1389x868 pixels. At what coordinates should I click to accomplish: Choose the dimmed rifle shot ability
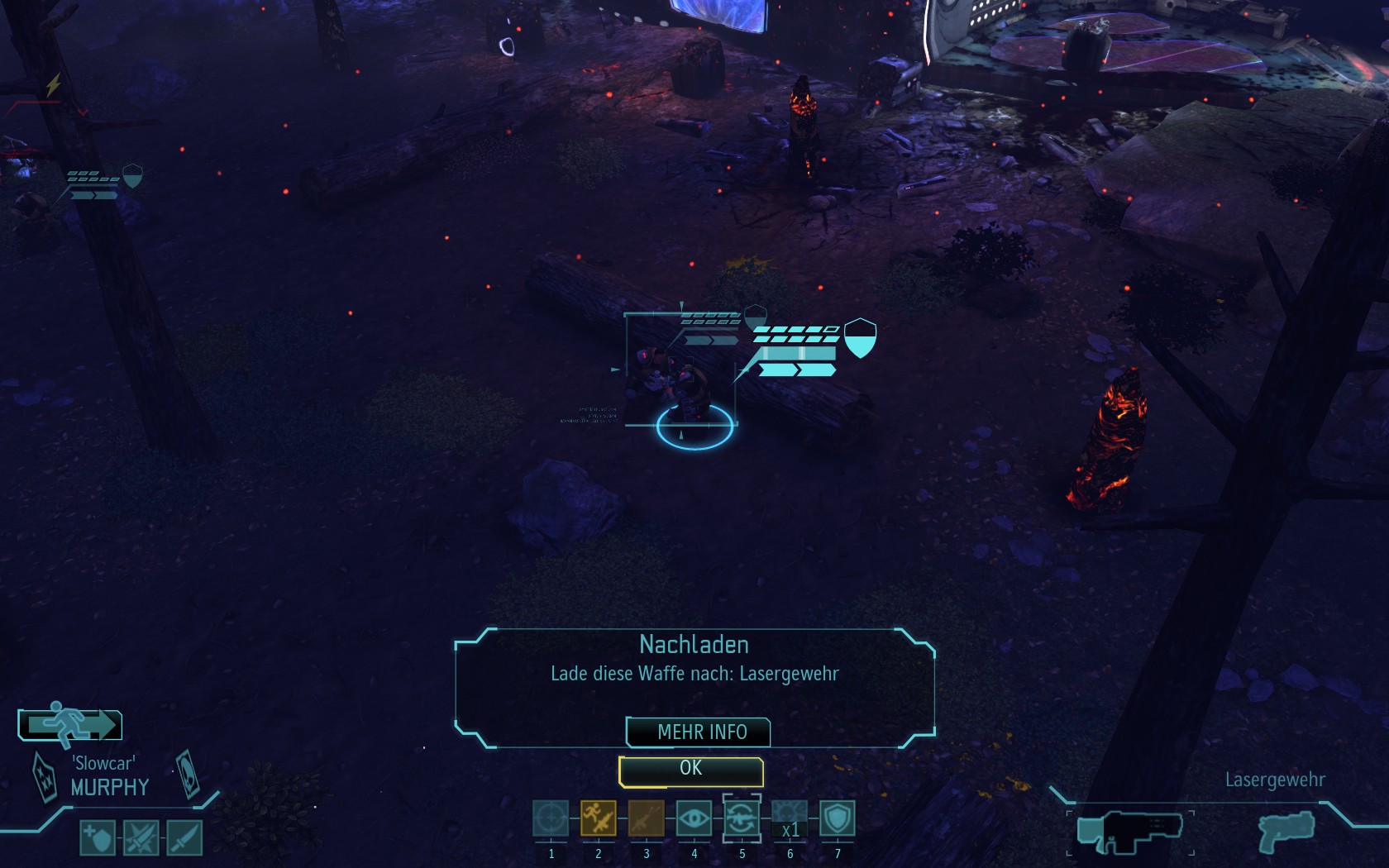tap(647, 819)
